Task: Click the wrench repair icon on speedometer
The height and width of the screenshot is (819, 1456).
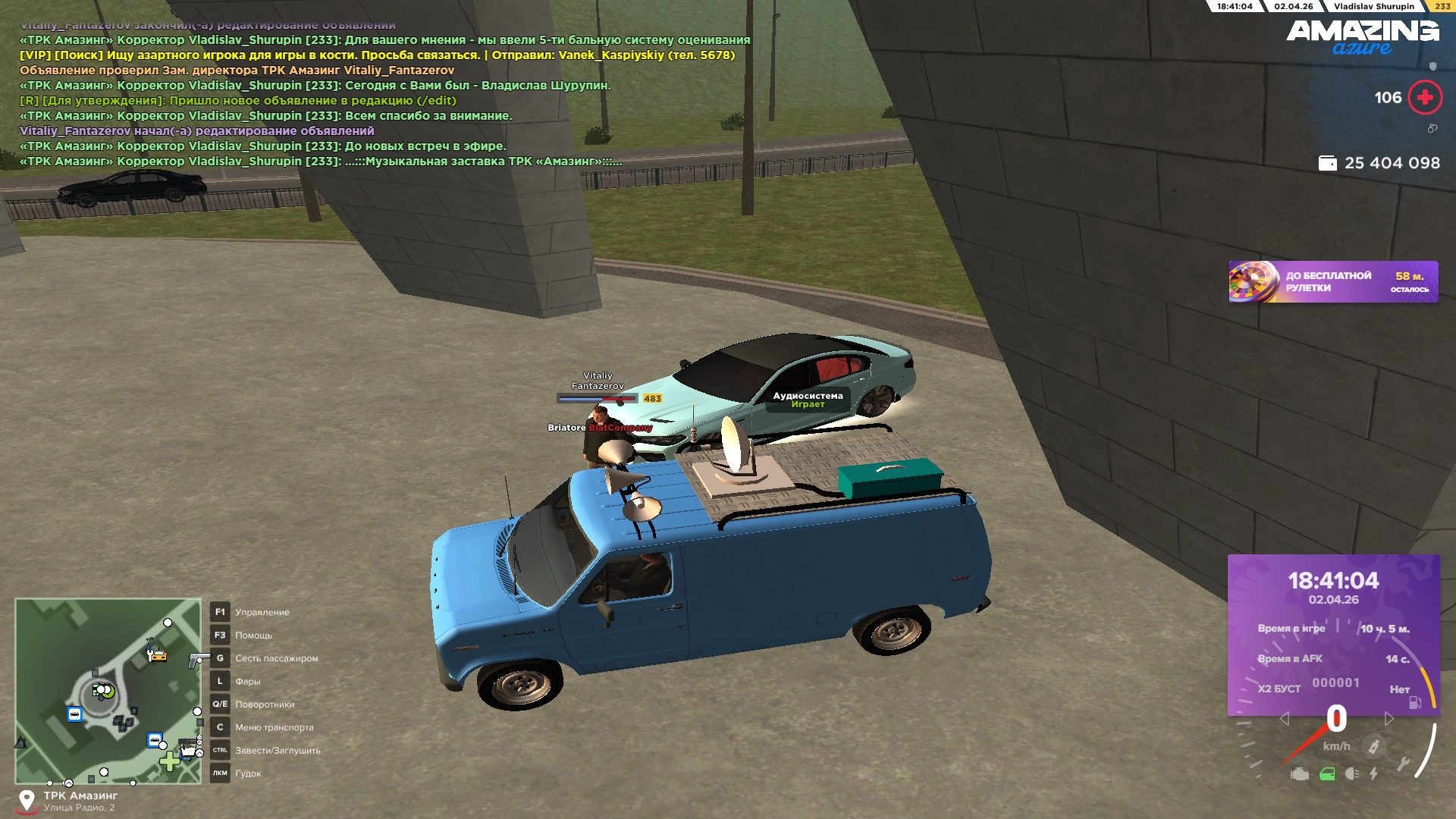Action: [1403, 764]
